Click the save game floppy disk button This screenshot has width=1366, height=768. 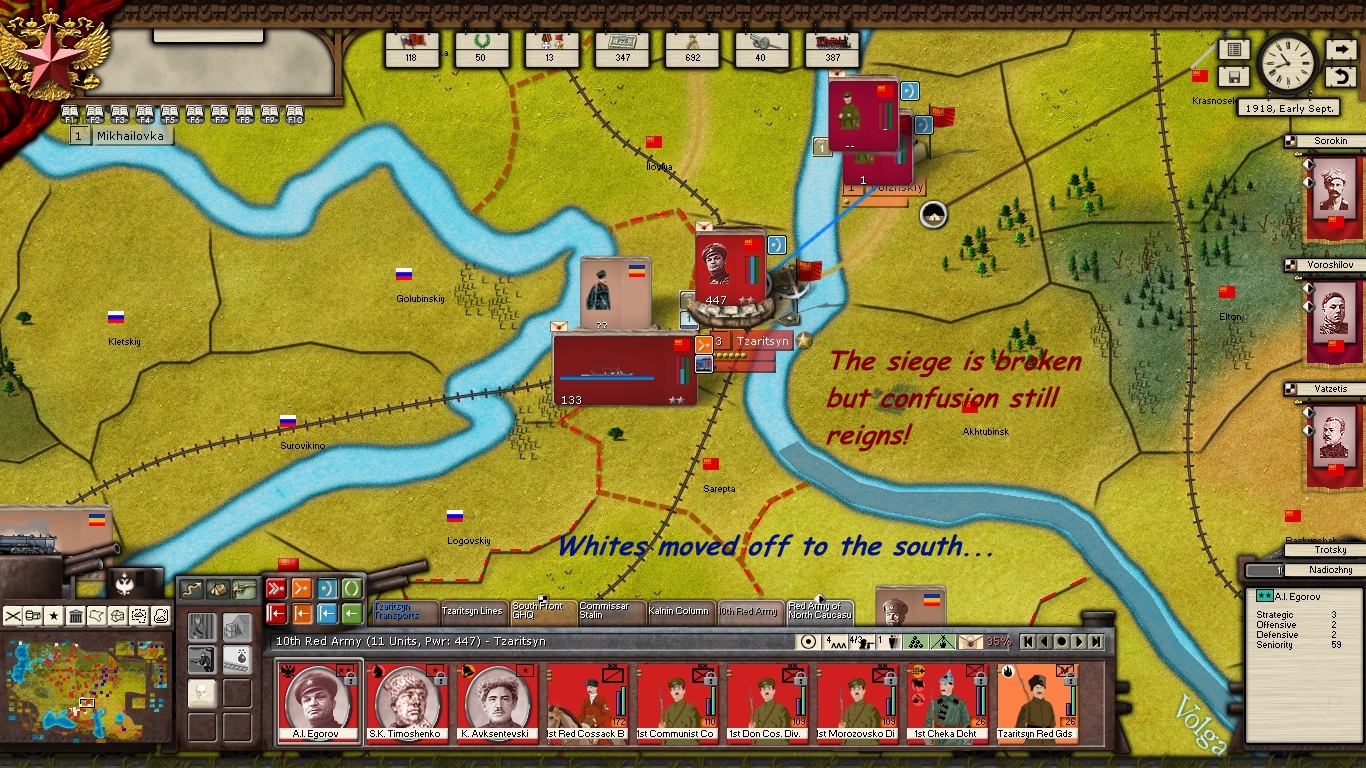click(x=1233, y=77)
